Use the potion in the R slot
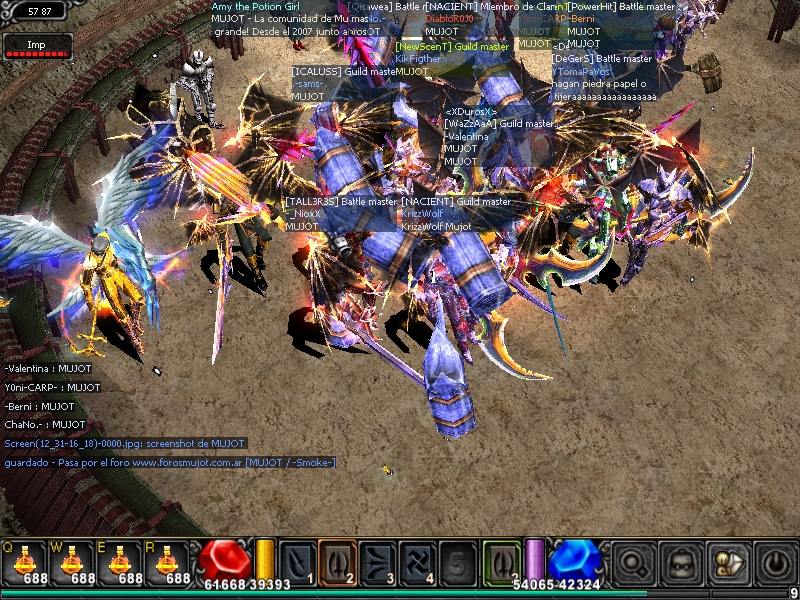800x600 pixels. (x=171, y=563)
